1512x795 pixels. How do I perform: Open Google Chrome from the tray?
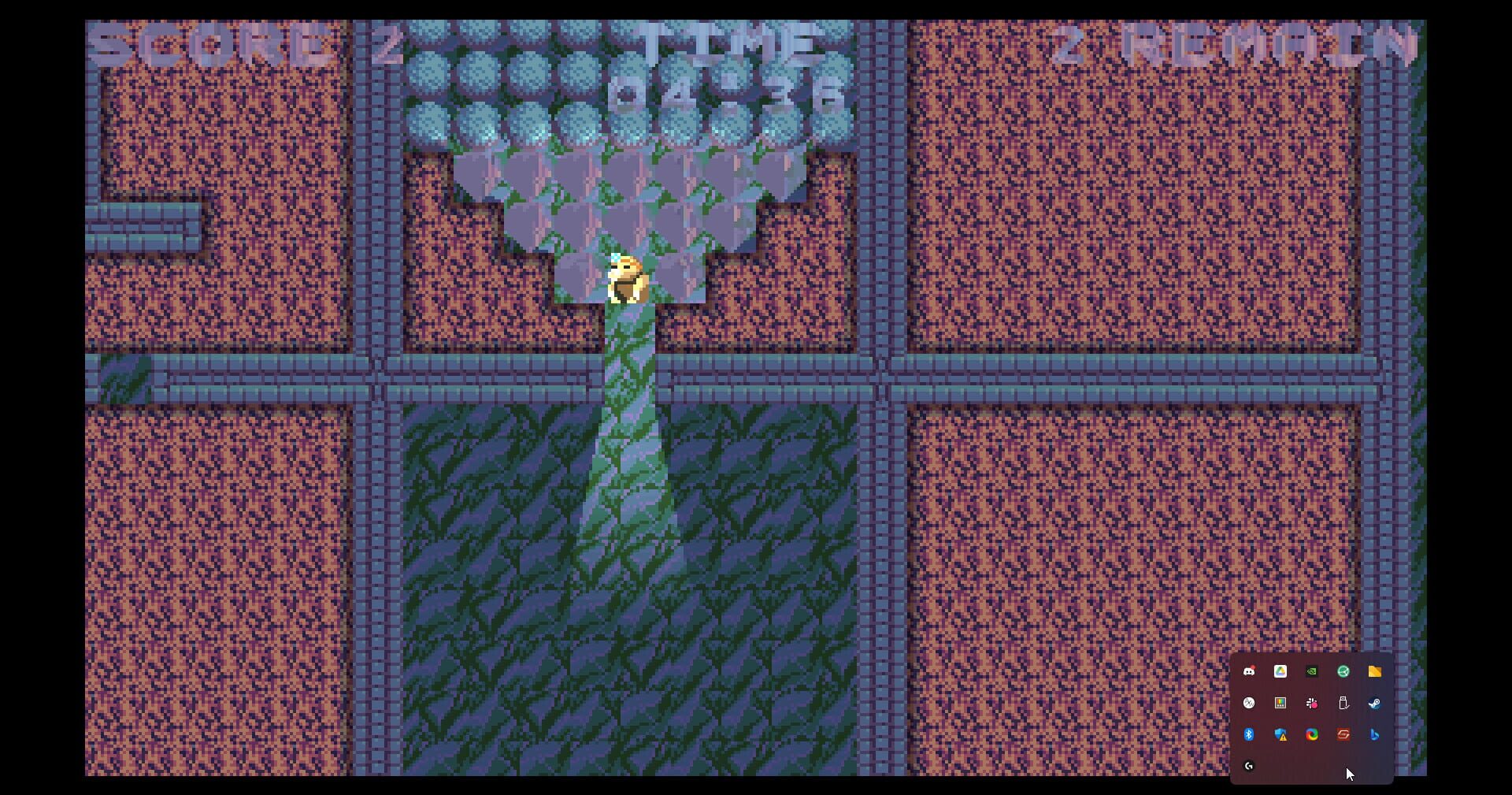[x=1312, y=735]
